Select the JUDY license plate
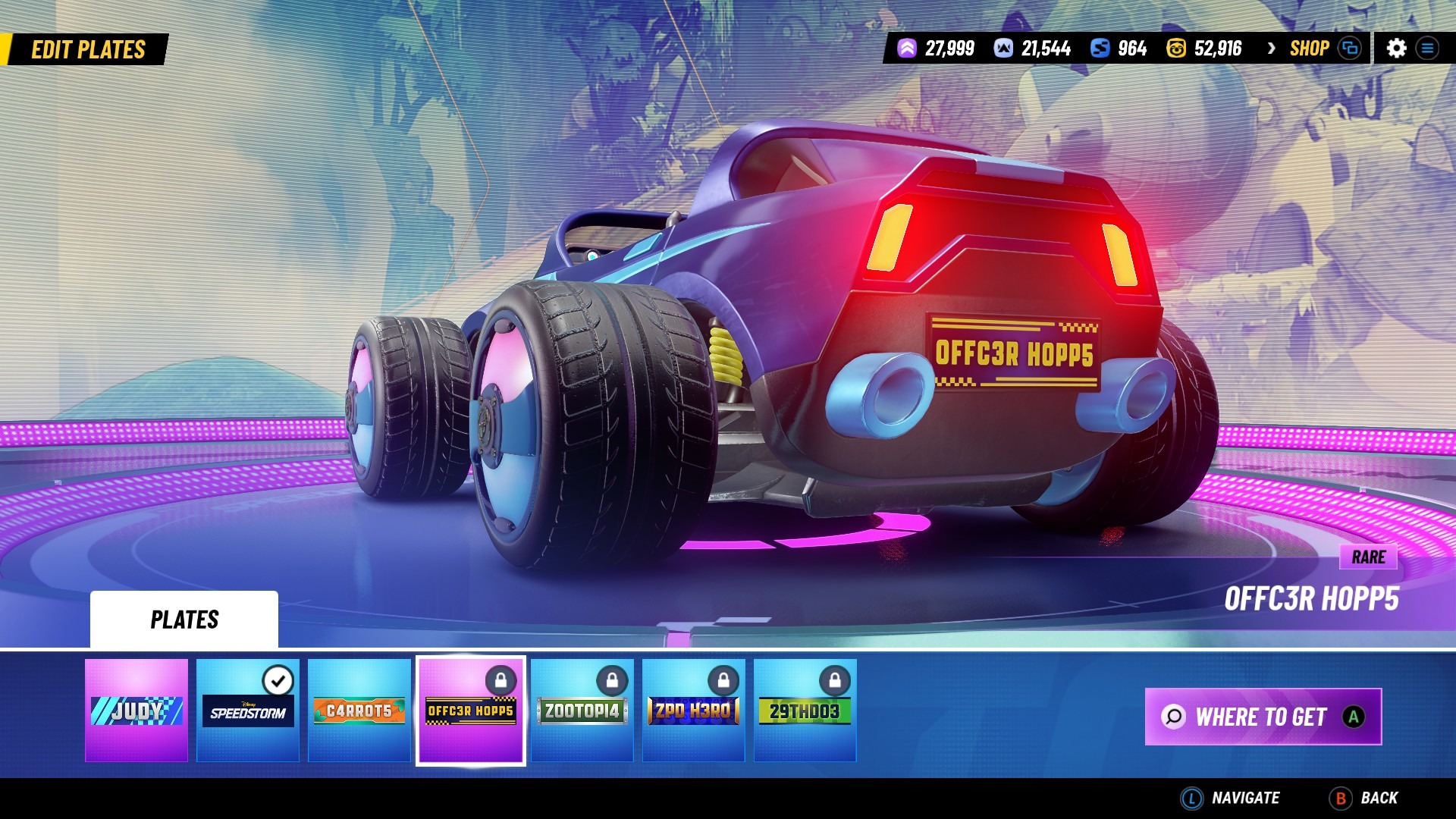Image resolution: width=1456 pixels, height=819 pixels. (x=136, y=710)
